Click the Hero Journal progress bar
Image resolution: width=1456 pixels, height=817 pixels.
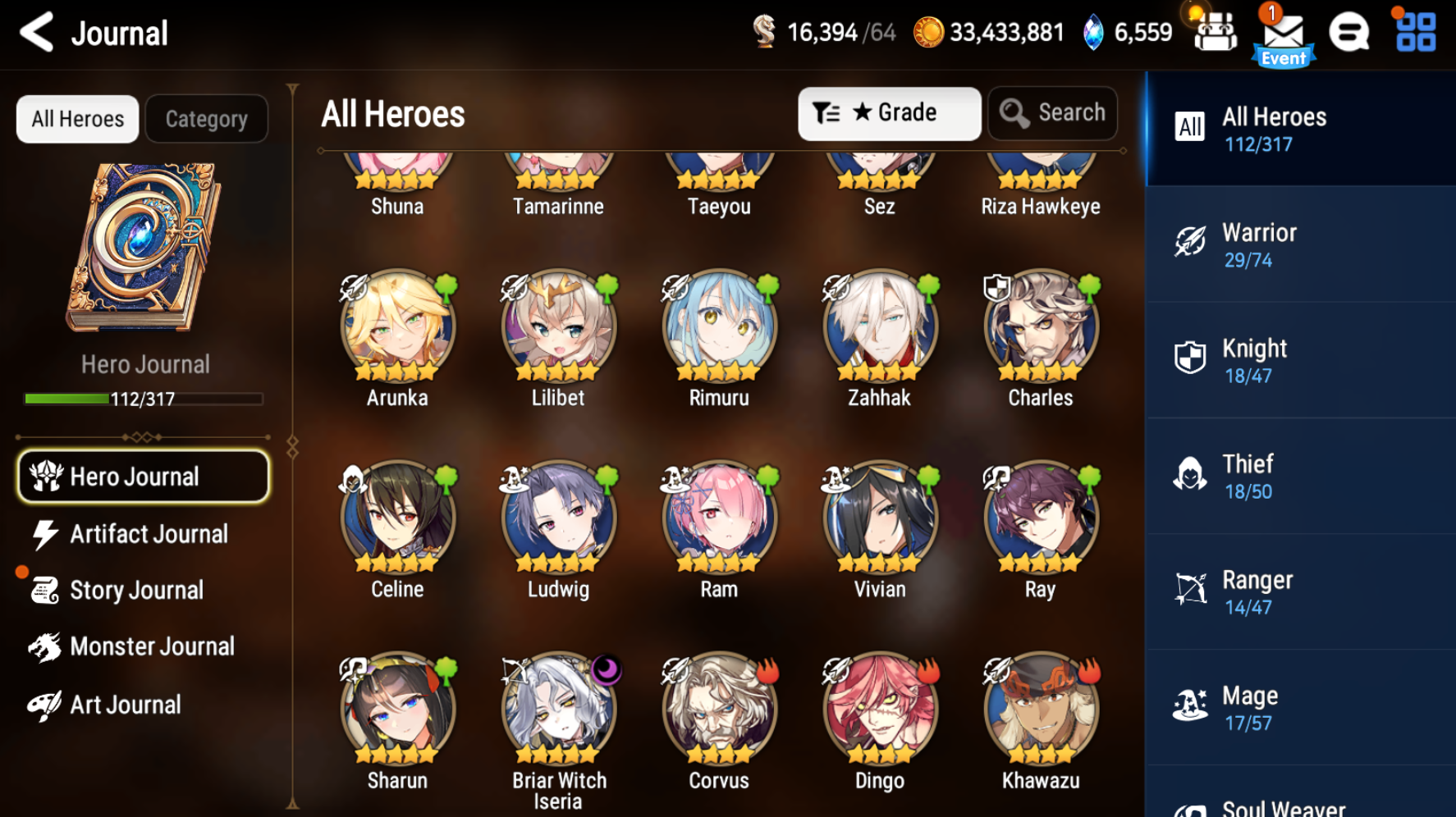coord(141,399)
